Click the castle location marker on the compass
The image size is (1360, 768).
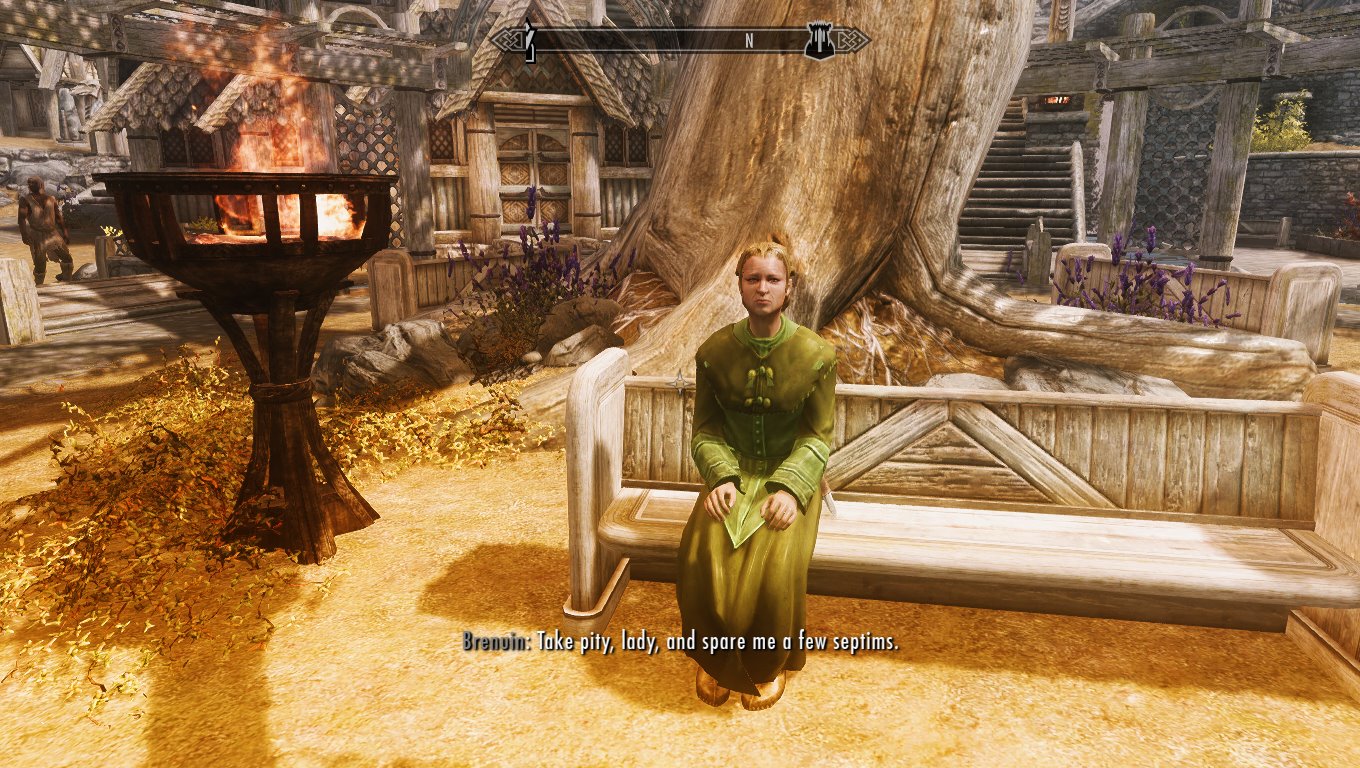point(819,40)
